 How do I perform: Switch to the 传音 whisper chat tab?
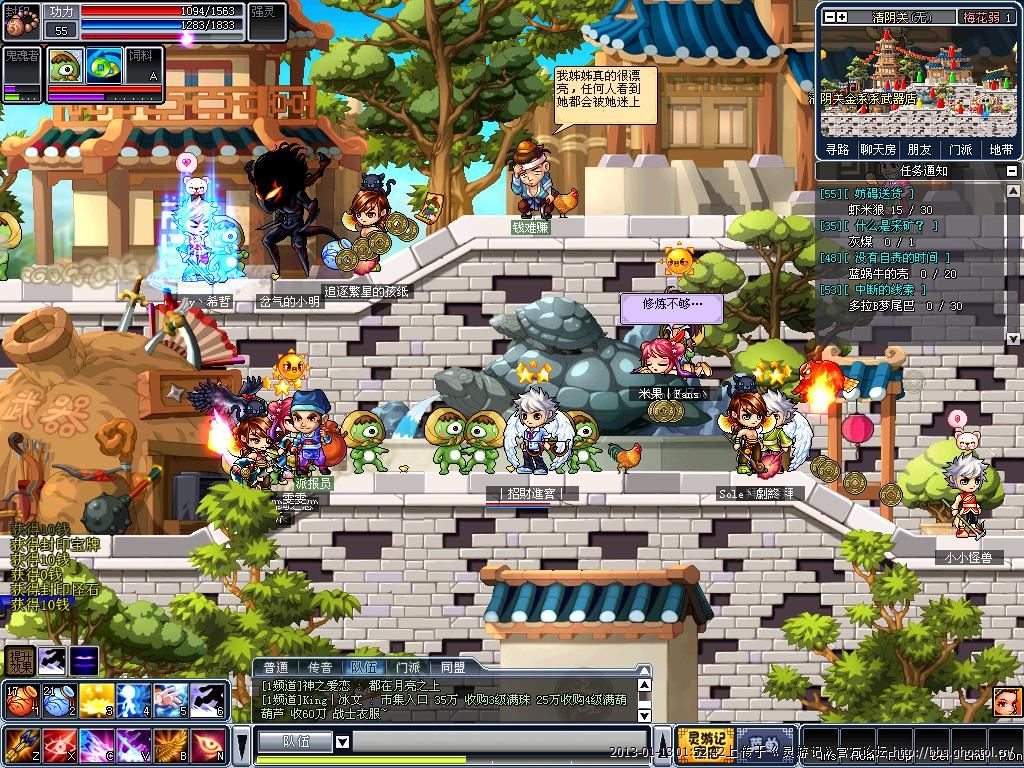point(319,667)
